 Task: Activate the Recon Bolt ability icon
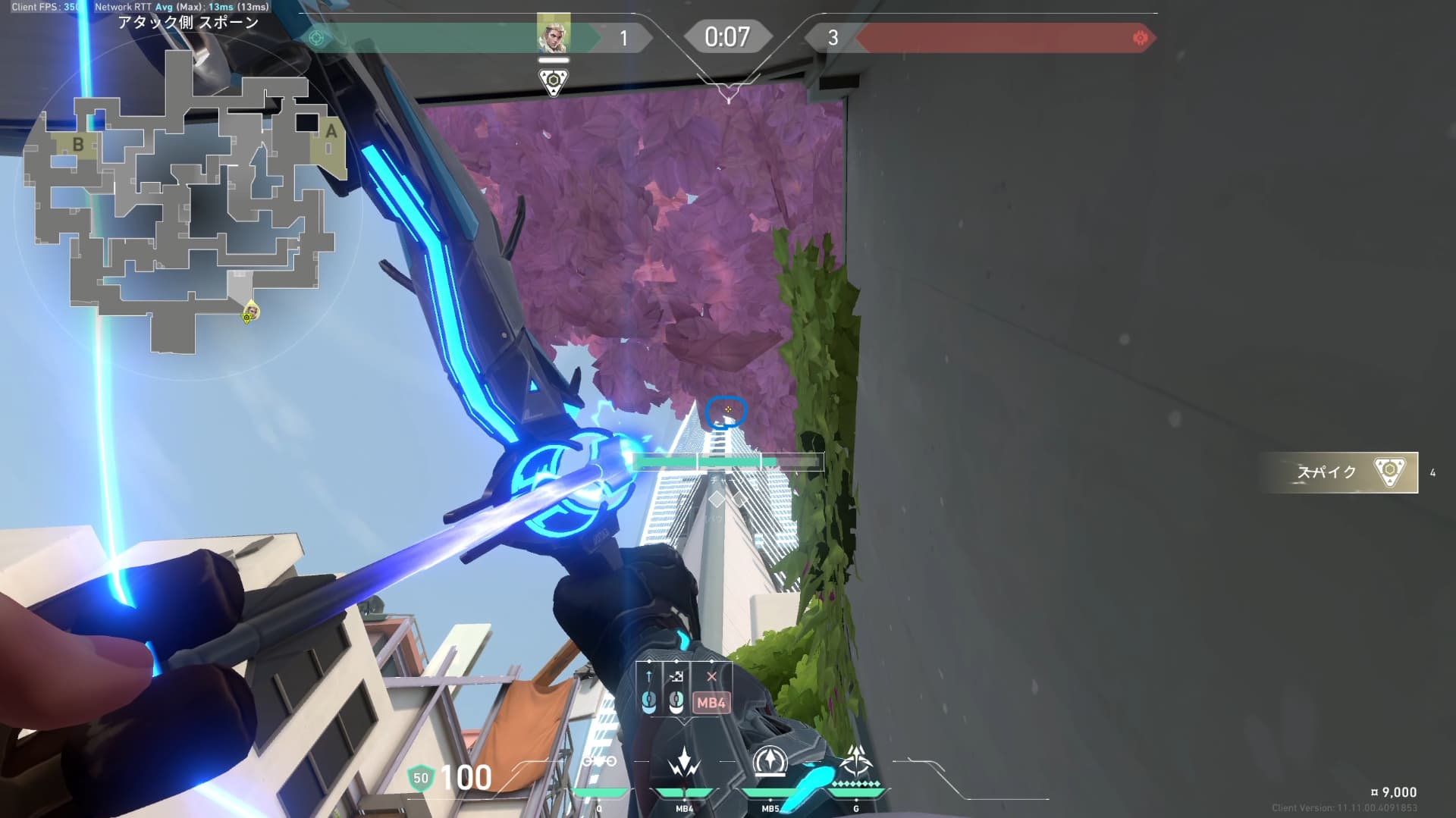click(x=770, y=762)
